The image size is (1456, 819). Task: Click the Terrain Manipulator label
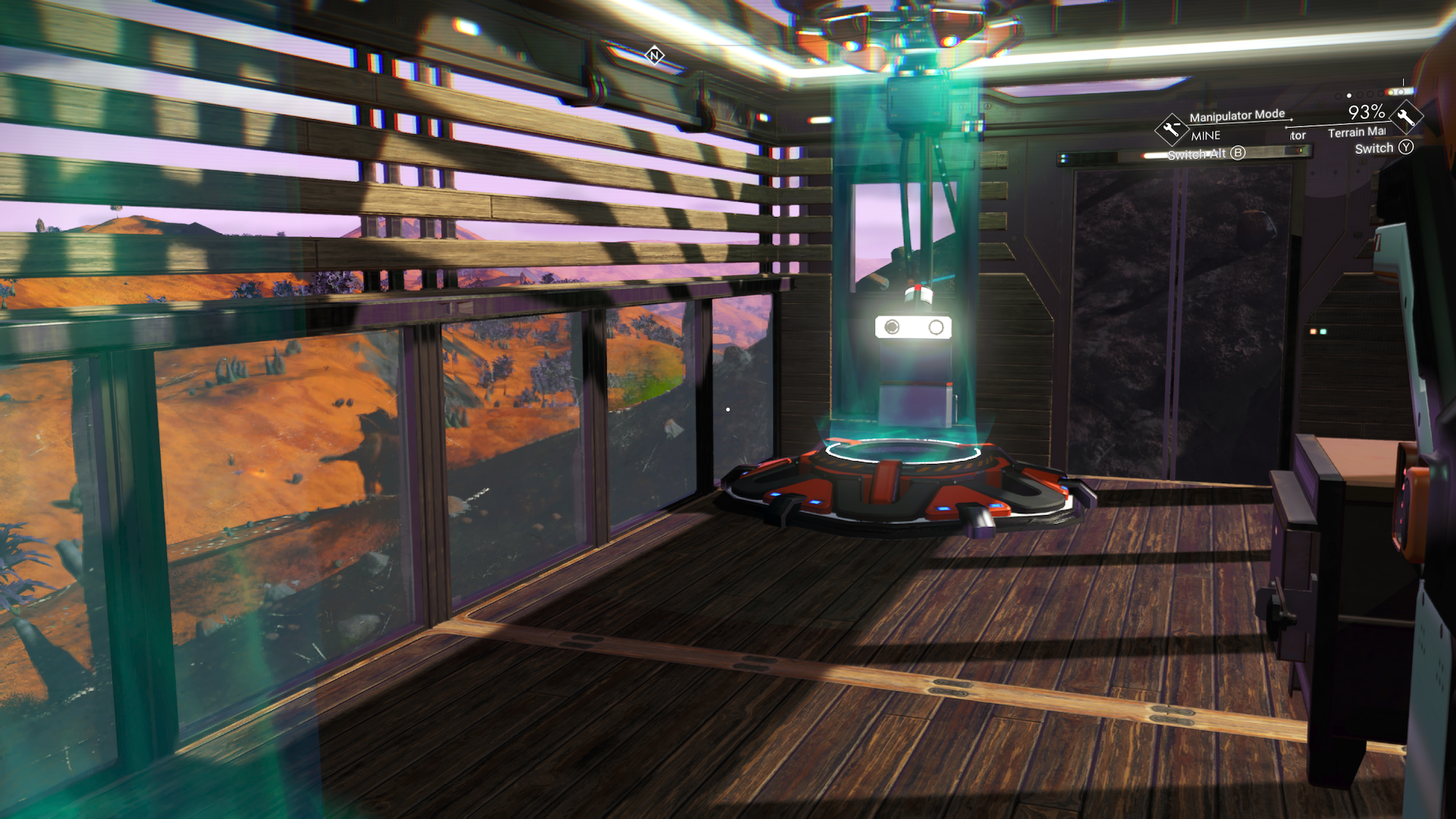click(1357, 133)
